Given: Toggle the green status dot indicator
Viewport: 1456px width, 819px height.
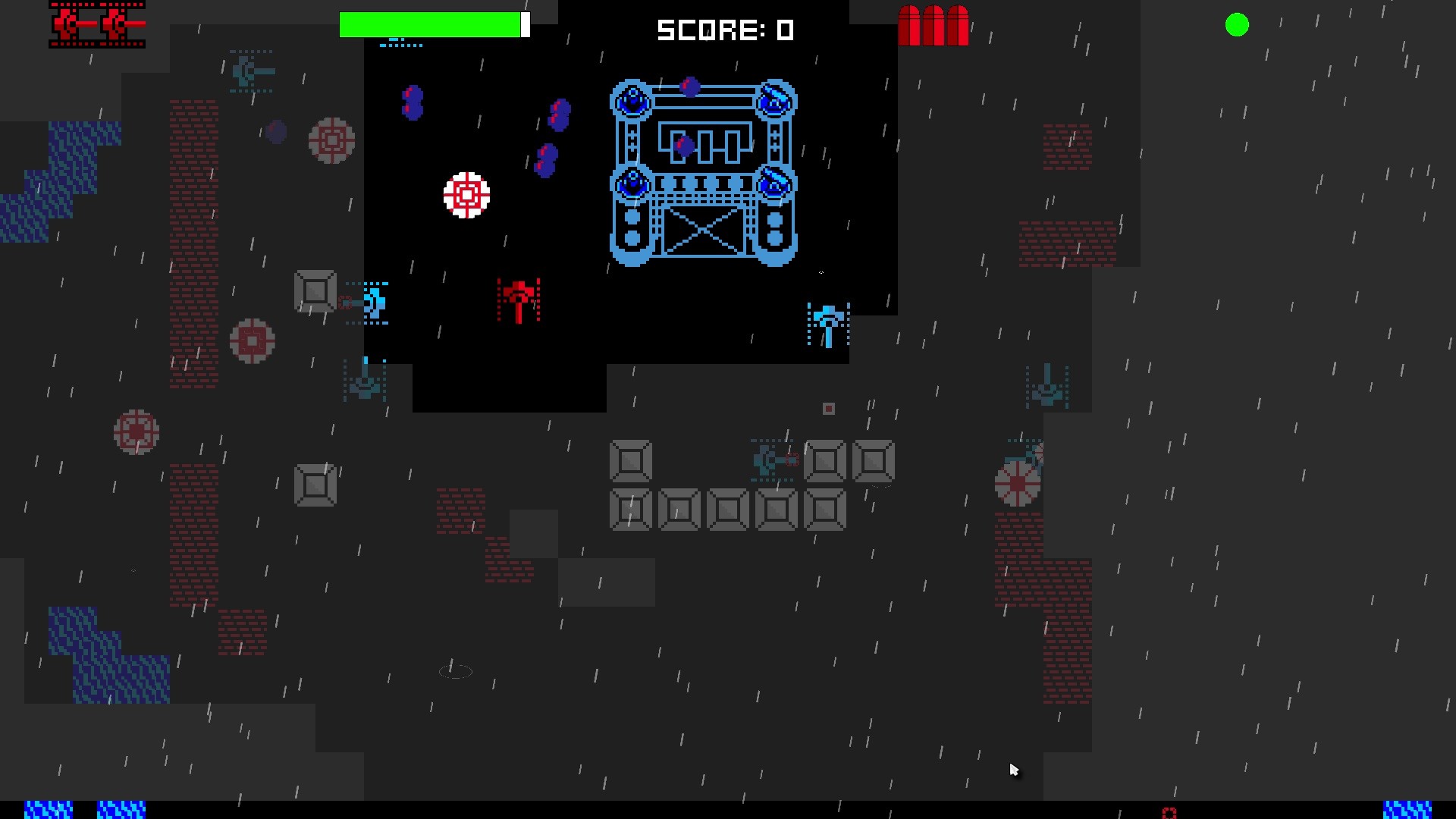Looking at the screenshot, I should point(1236,25).
